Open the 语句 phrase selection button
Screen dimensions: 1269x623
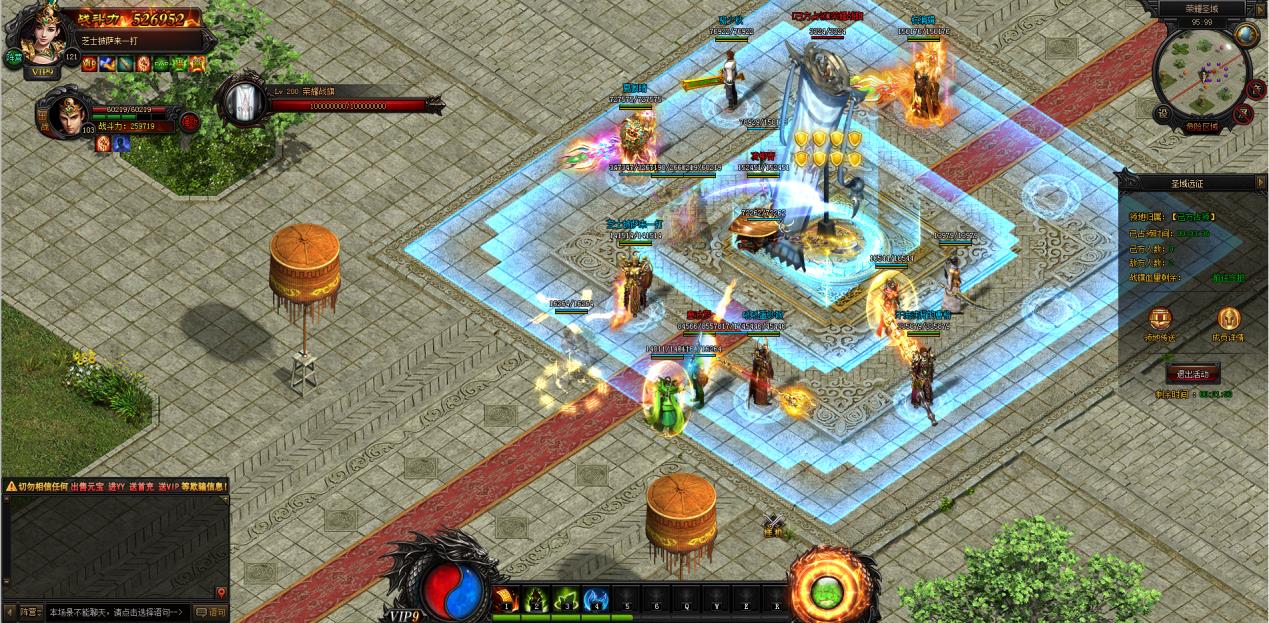pyautogui.click(x=211, y=612)
